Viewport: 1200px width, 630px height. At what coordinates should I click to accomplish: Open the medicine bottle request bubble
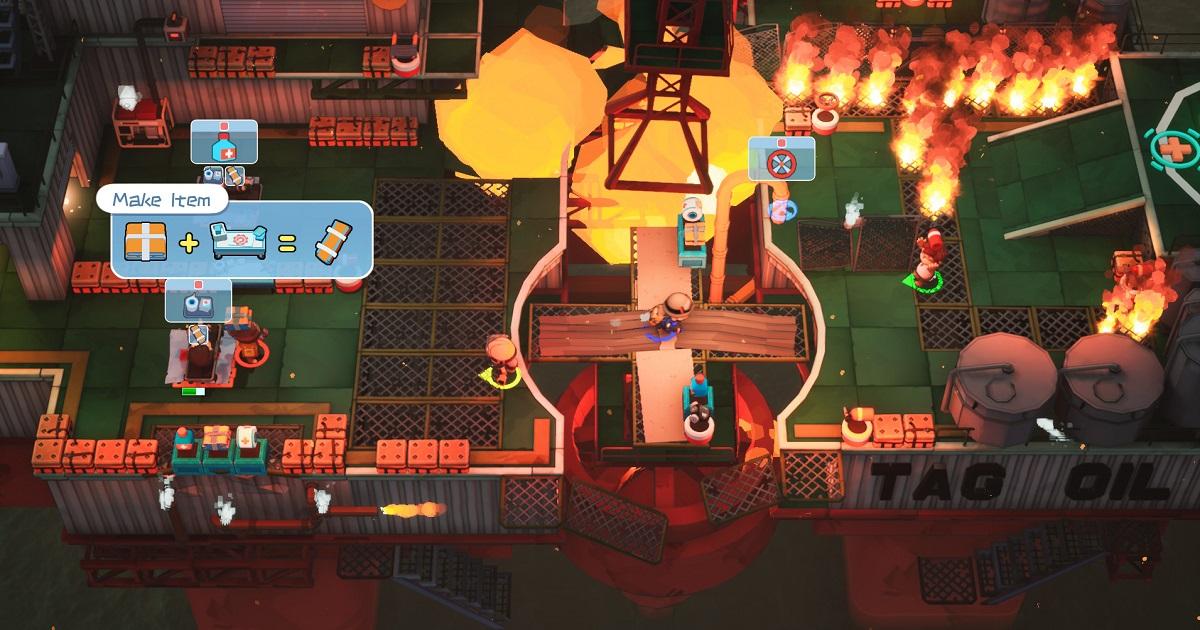click(x=224, y=142)
